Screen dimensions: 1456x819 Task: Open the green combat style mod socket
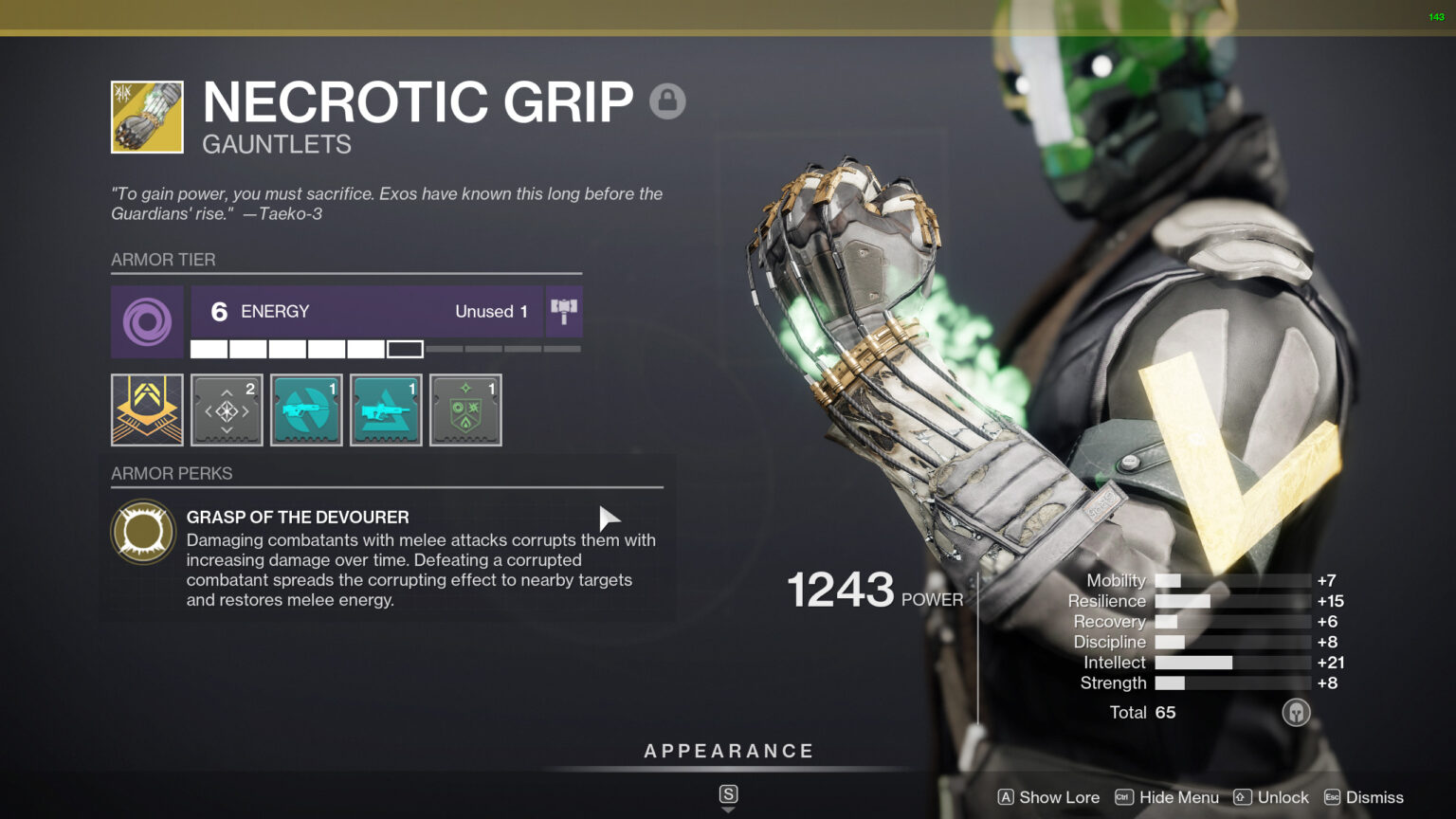point(465,409)
